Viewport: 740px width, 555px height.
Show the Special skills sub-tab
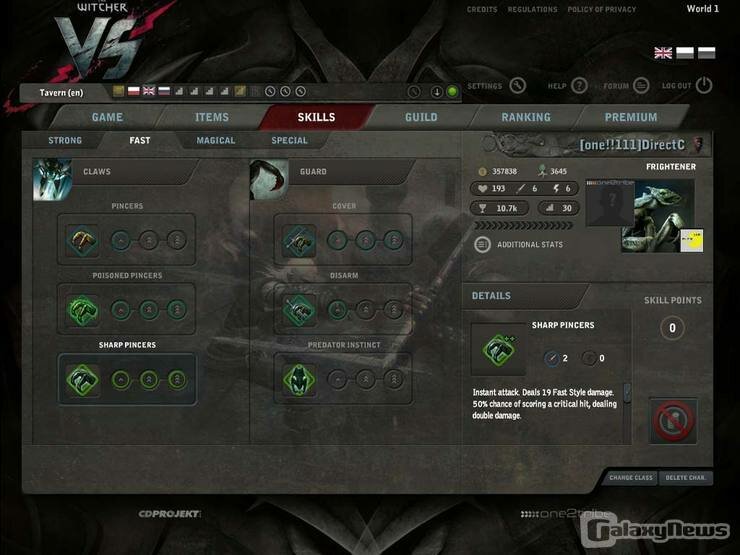click(290, 141)
